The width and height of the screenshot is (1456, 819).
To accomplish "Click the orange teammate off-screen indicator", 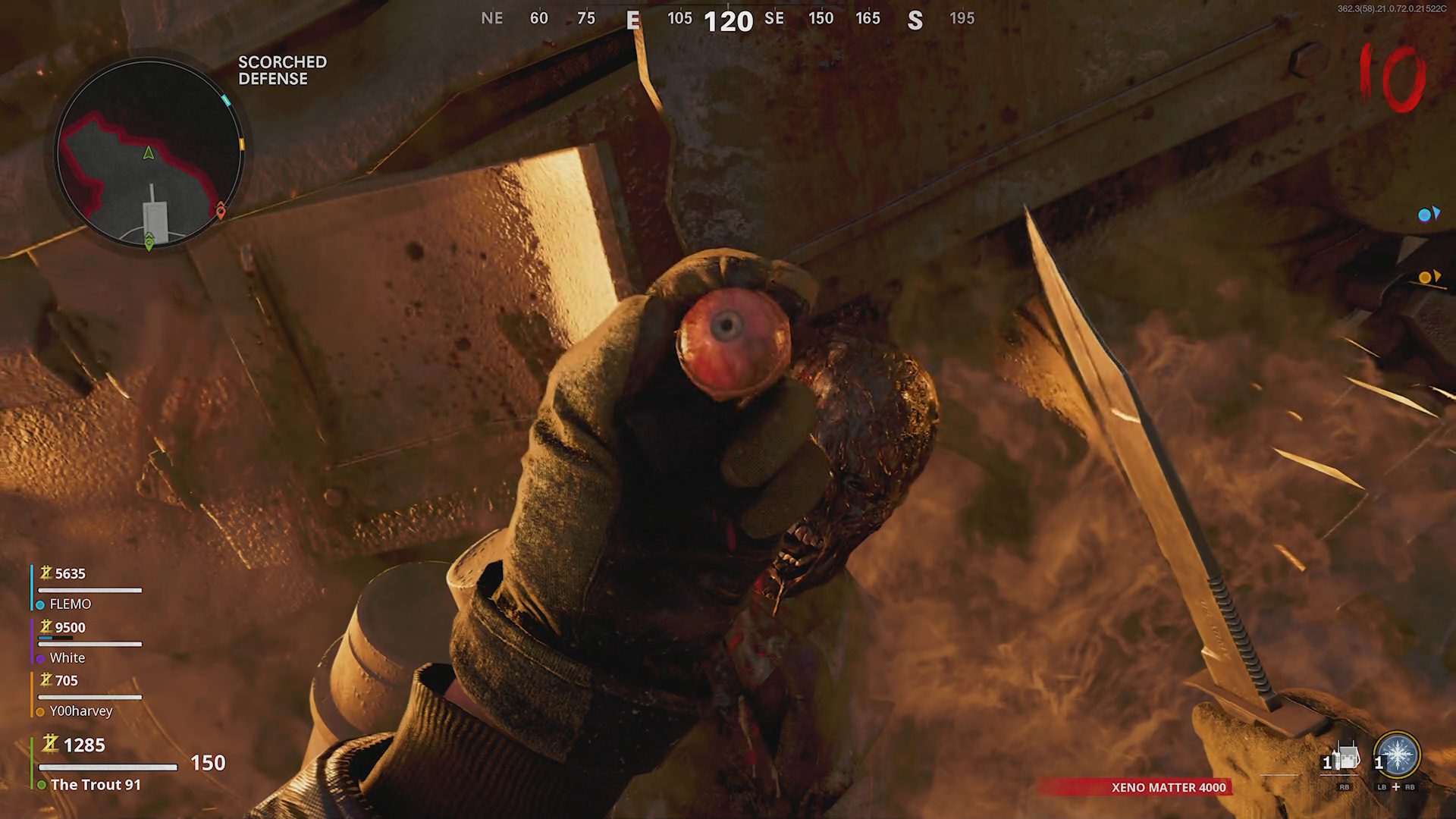I will [1428, 278].
